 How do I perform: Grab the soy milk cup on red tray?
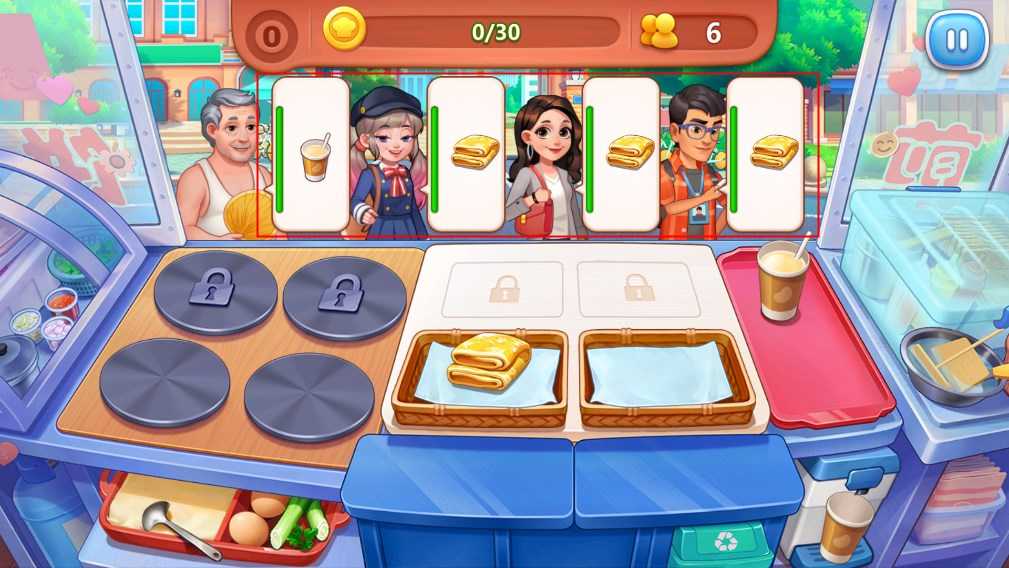click(x=782, y=279)
